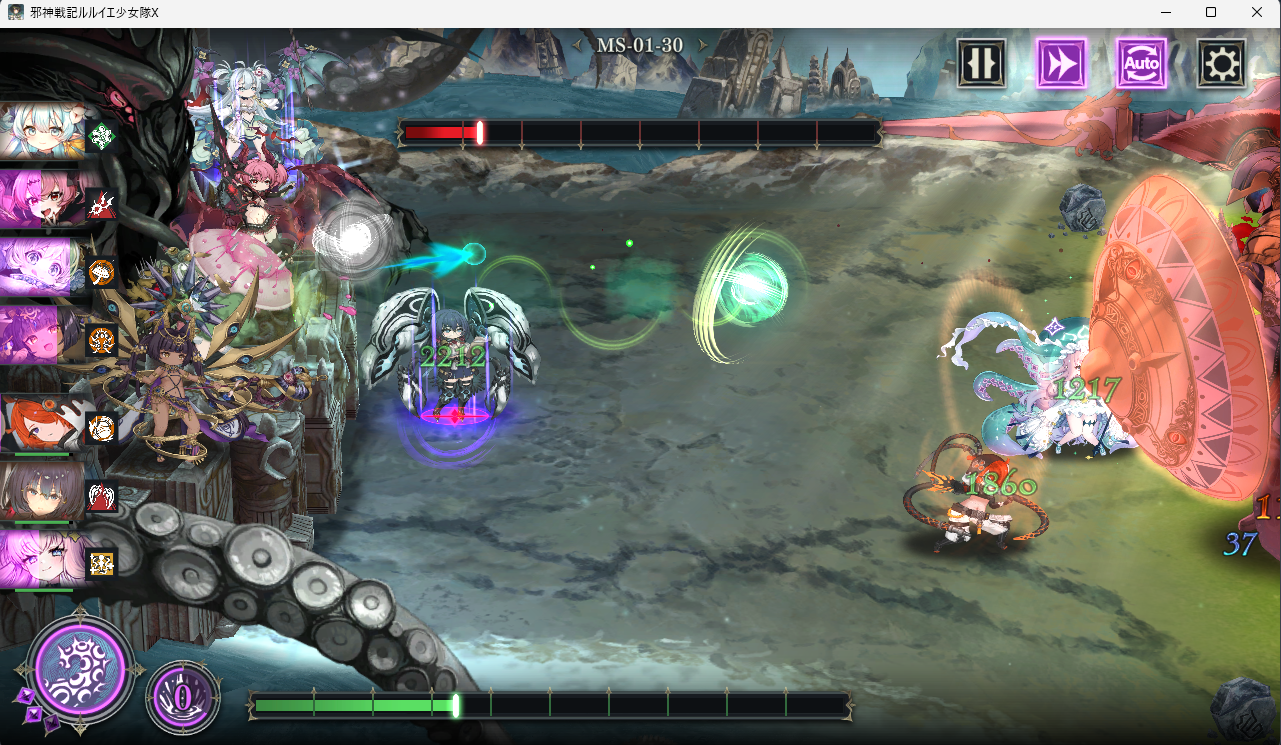Viewport: 1281px width, 745px height.
Task: Click the purple crystal counter showing 0
Action: [x=183, y=695]
